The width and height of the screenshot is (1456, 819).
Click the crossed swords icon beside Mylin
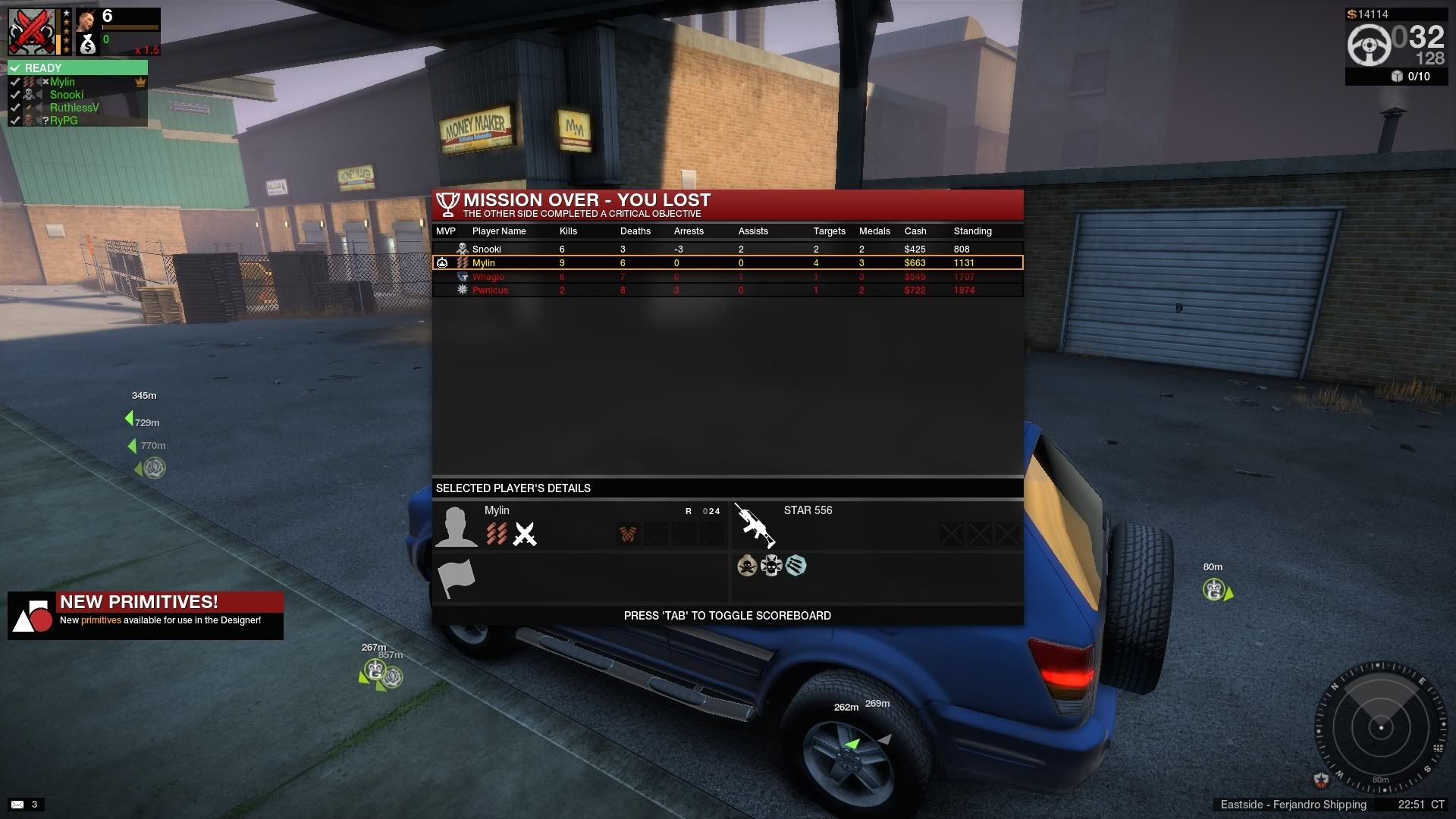pos(525,534)
